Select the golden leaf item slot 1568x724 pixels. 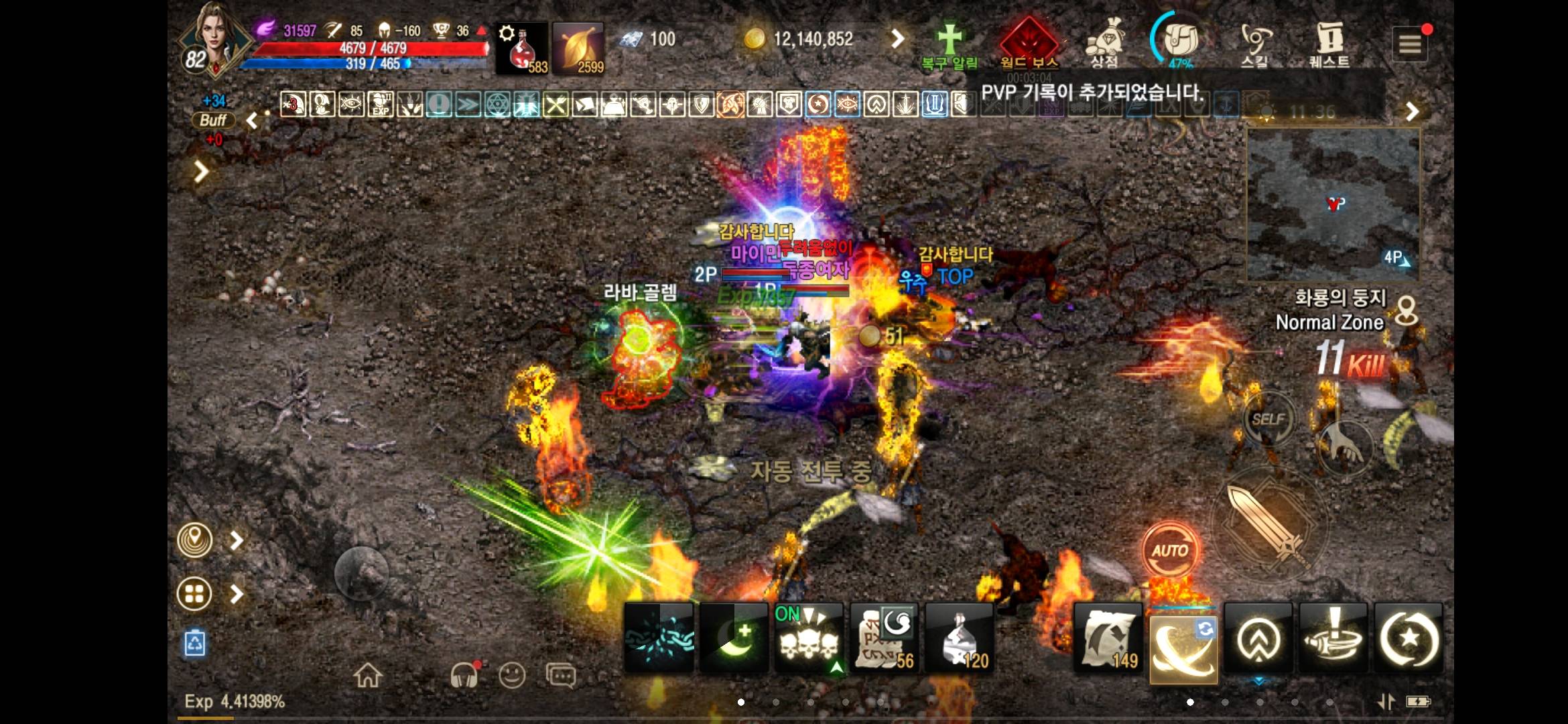578,48
